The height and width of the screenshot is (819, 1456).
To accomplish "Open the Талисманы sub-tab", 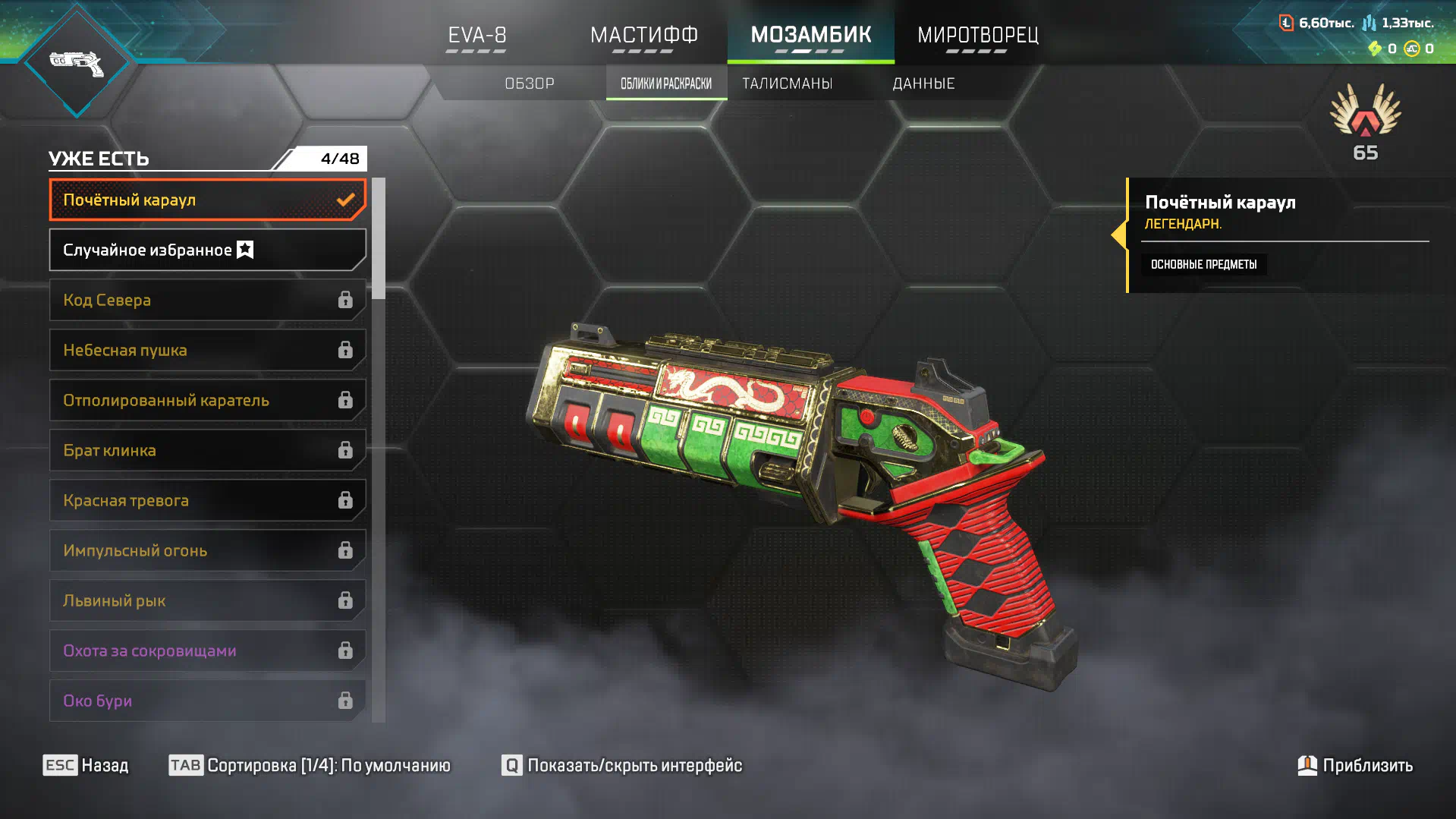I will tap(787, 83).
